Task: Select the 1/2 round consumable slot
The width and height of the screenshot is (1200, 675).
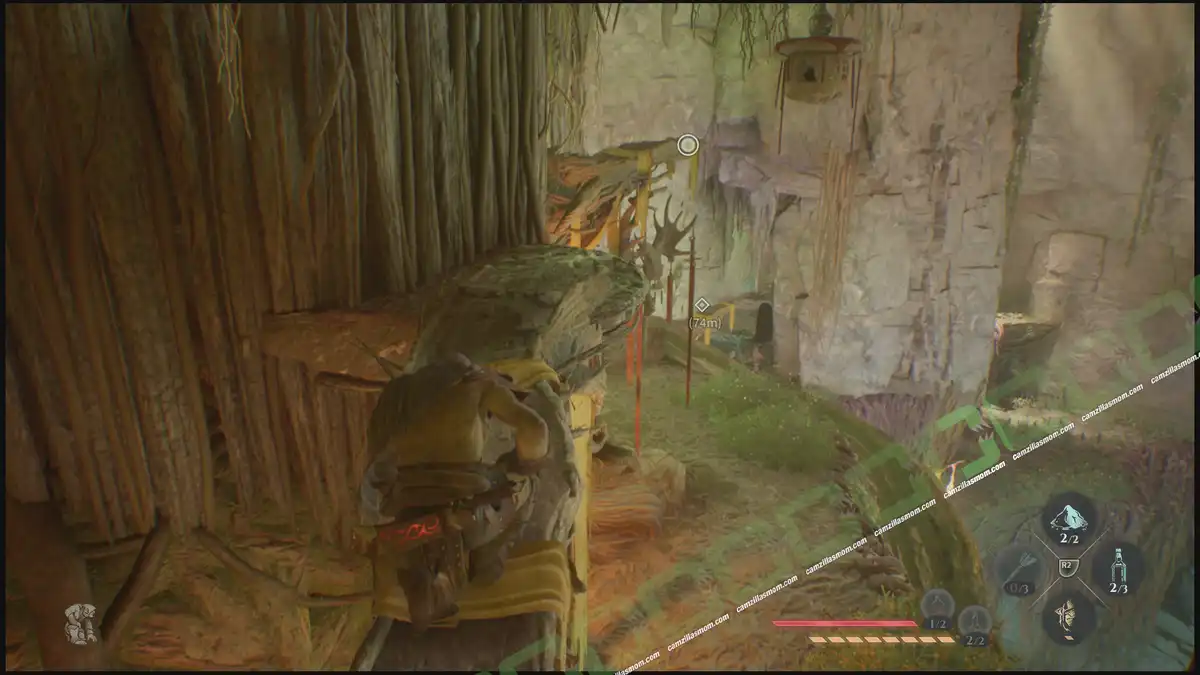Action: (x=937, y=606)
